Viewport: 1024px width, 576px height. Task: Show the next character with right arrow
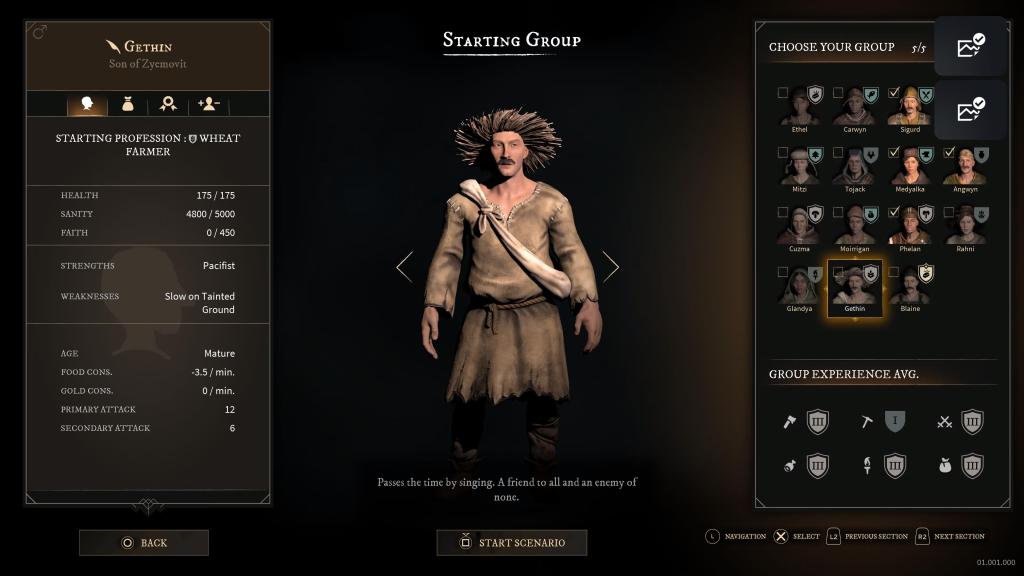(x=610, y=266)
